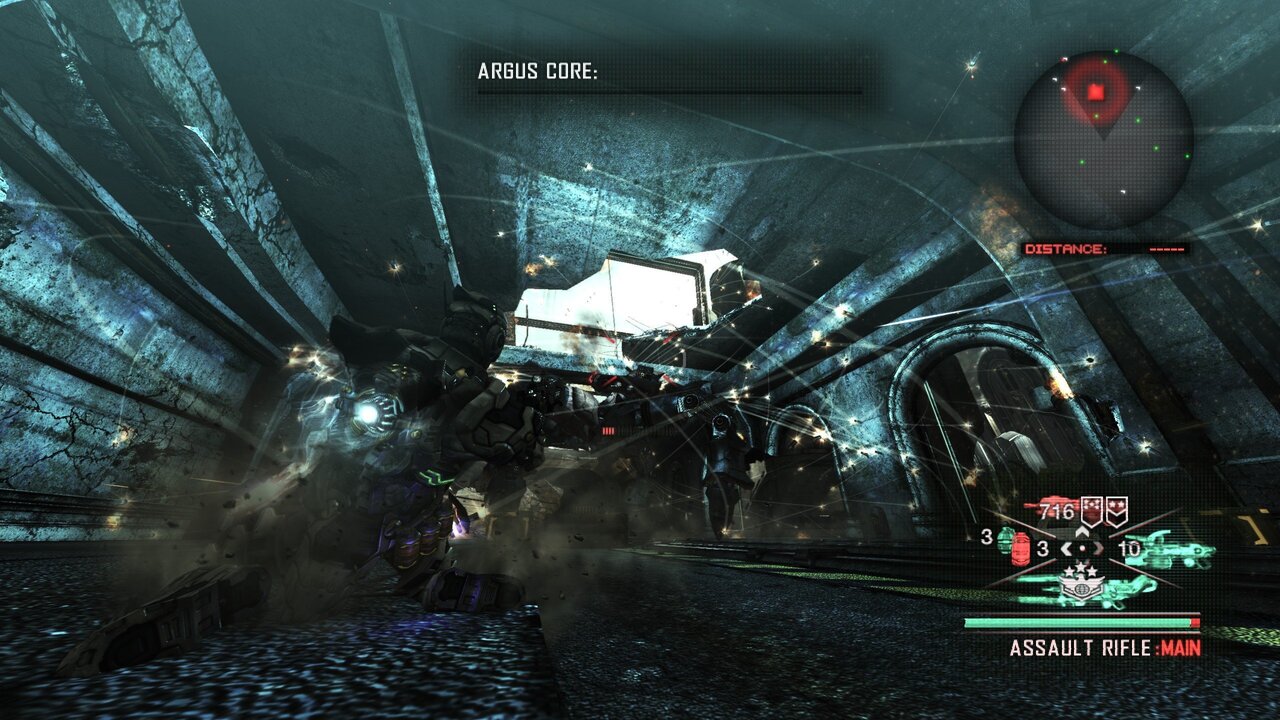Open the circular radar minimap
Screen dimensions: 1280x720
(x=1103, y=140)
